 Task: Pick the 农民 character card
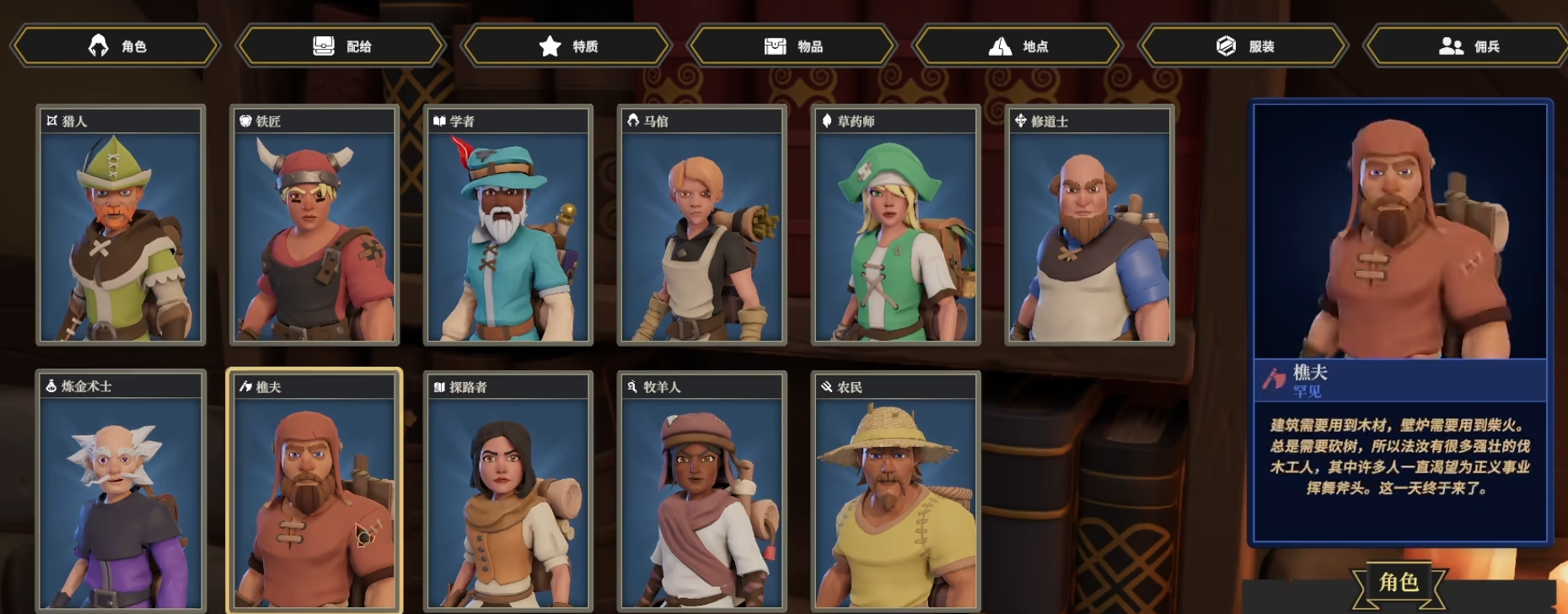896,492
